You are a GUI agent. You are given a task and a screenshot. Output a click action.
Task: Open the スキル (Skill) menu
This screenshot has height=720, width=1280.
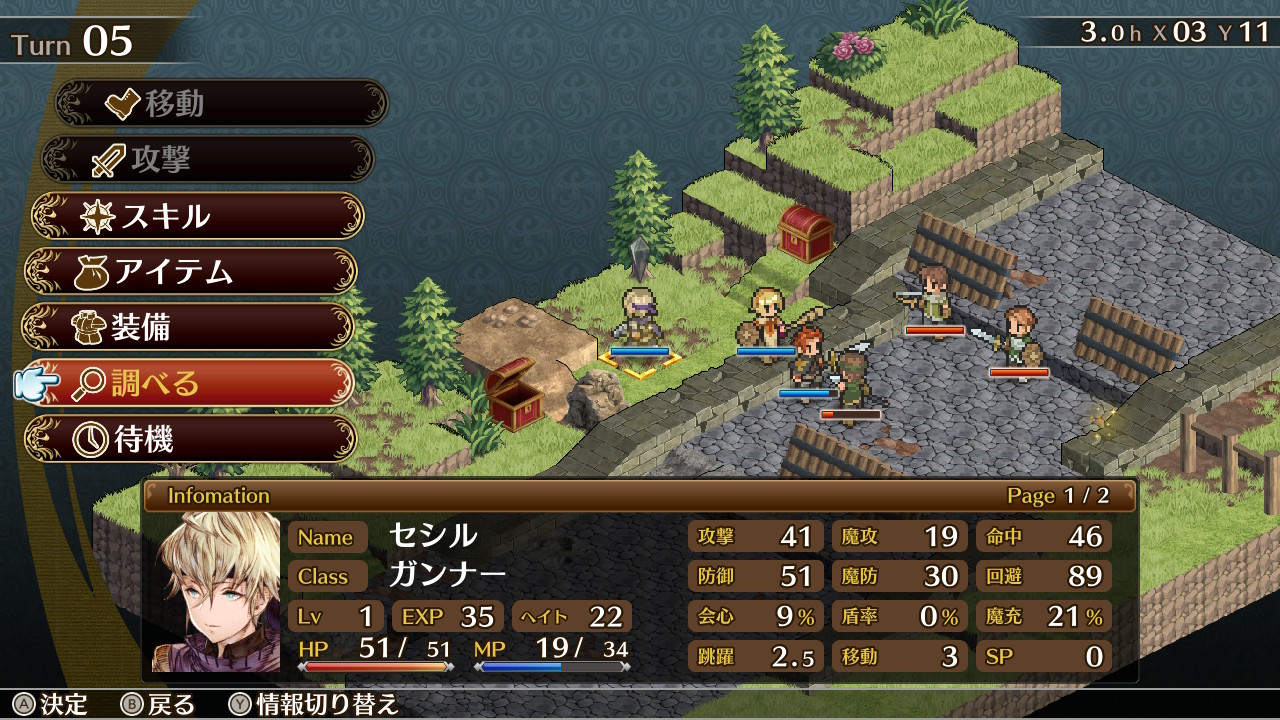point(197,215)
